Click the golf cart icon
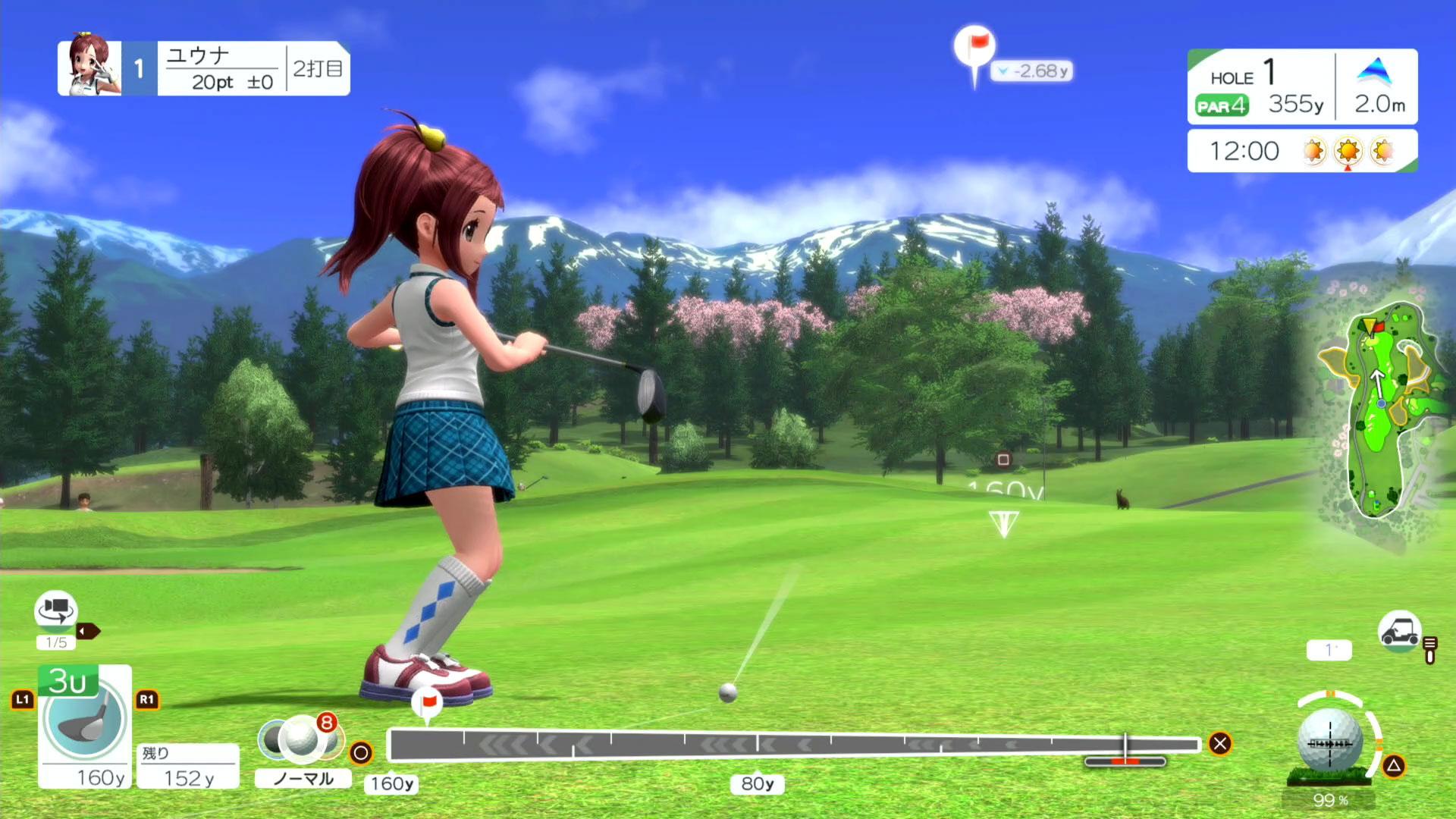1456x819 pixels. 1399,631
